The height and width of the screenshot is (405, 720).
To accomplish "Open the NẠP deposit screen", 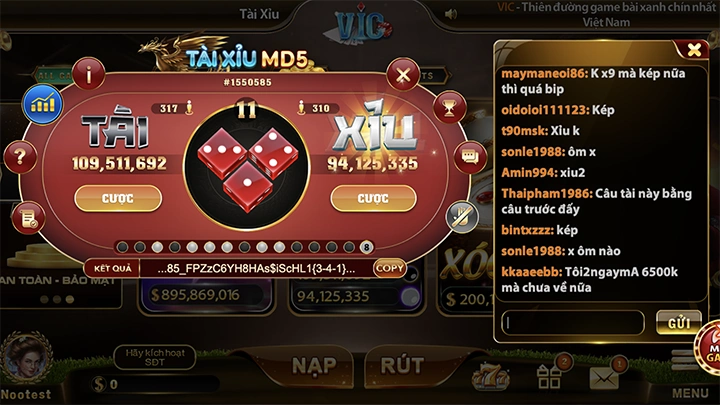I will pos(314,366).
